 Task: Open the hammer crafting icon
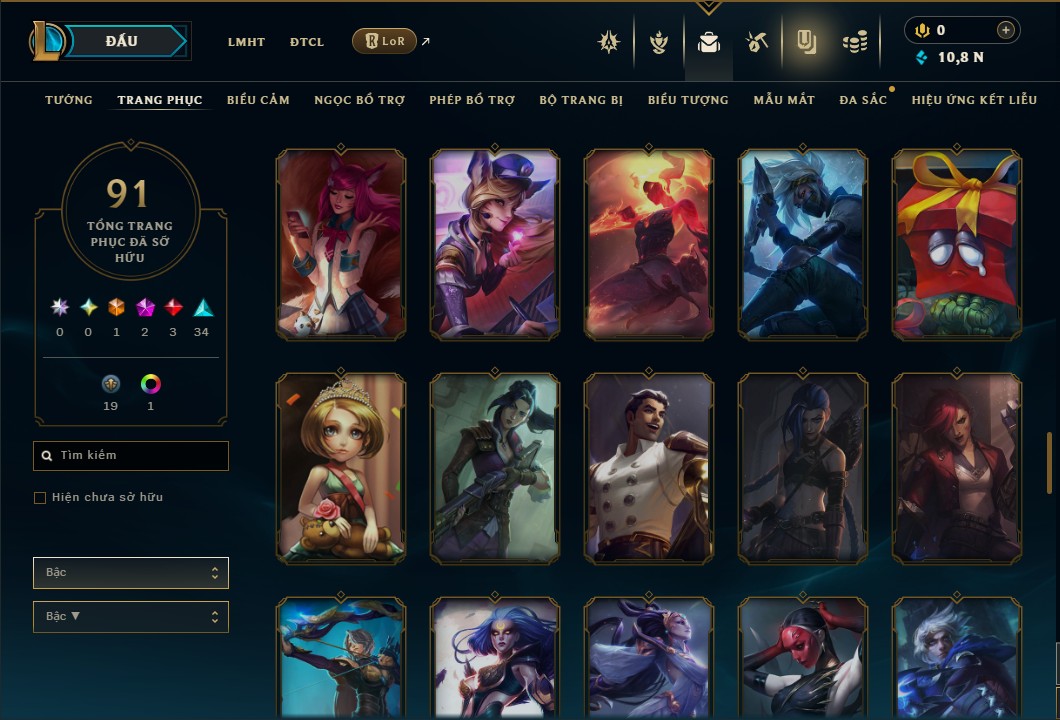756,42
